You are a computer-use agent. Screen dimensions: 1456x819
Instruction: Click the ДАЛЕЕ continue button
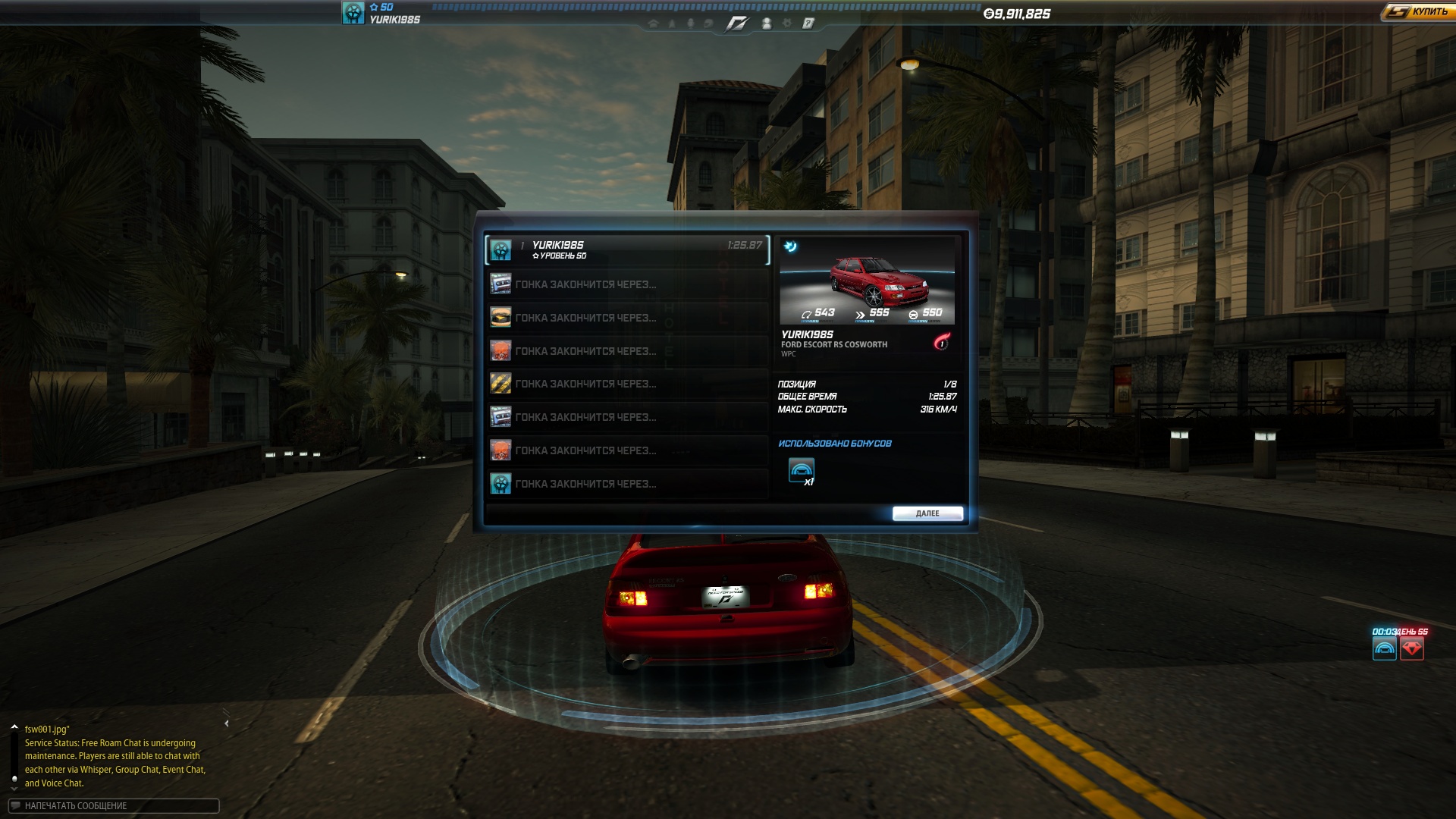(927, 513)
